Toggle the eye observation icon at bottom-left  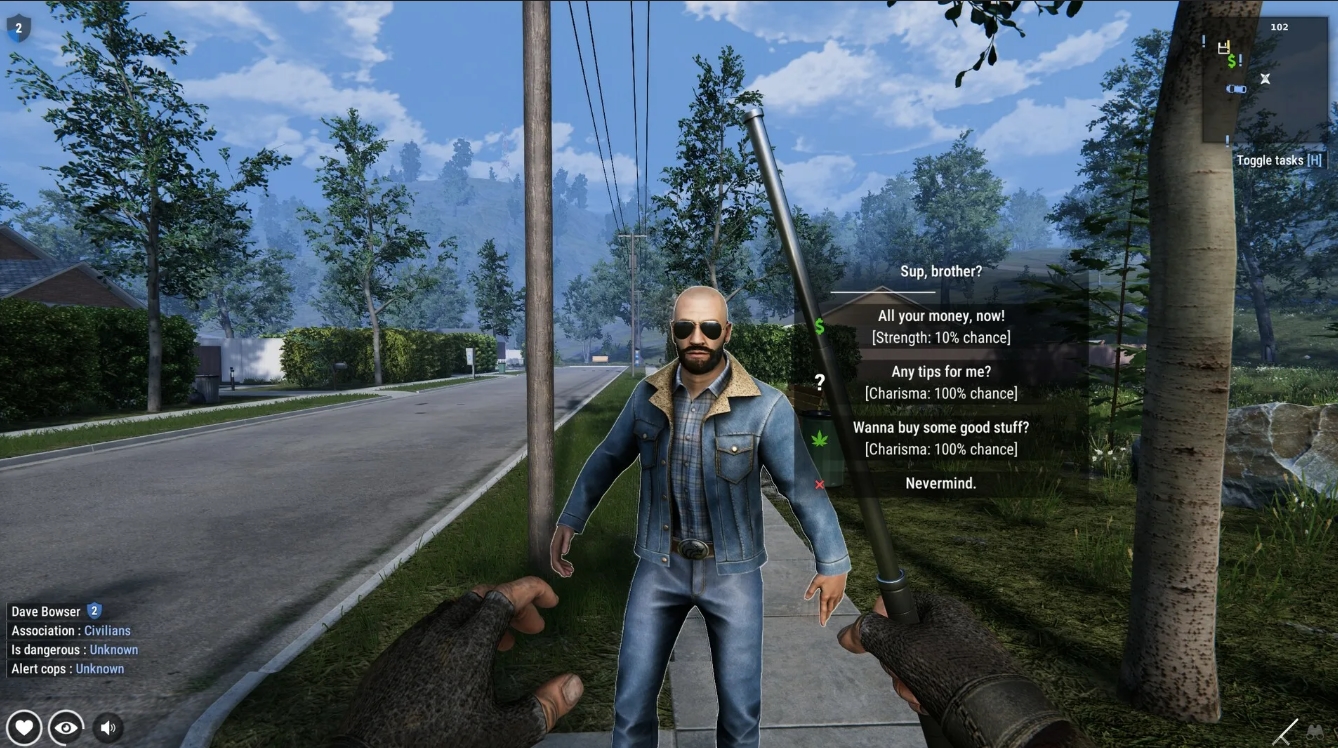point(65,727)
